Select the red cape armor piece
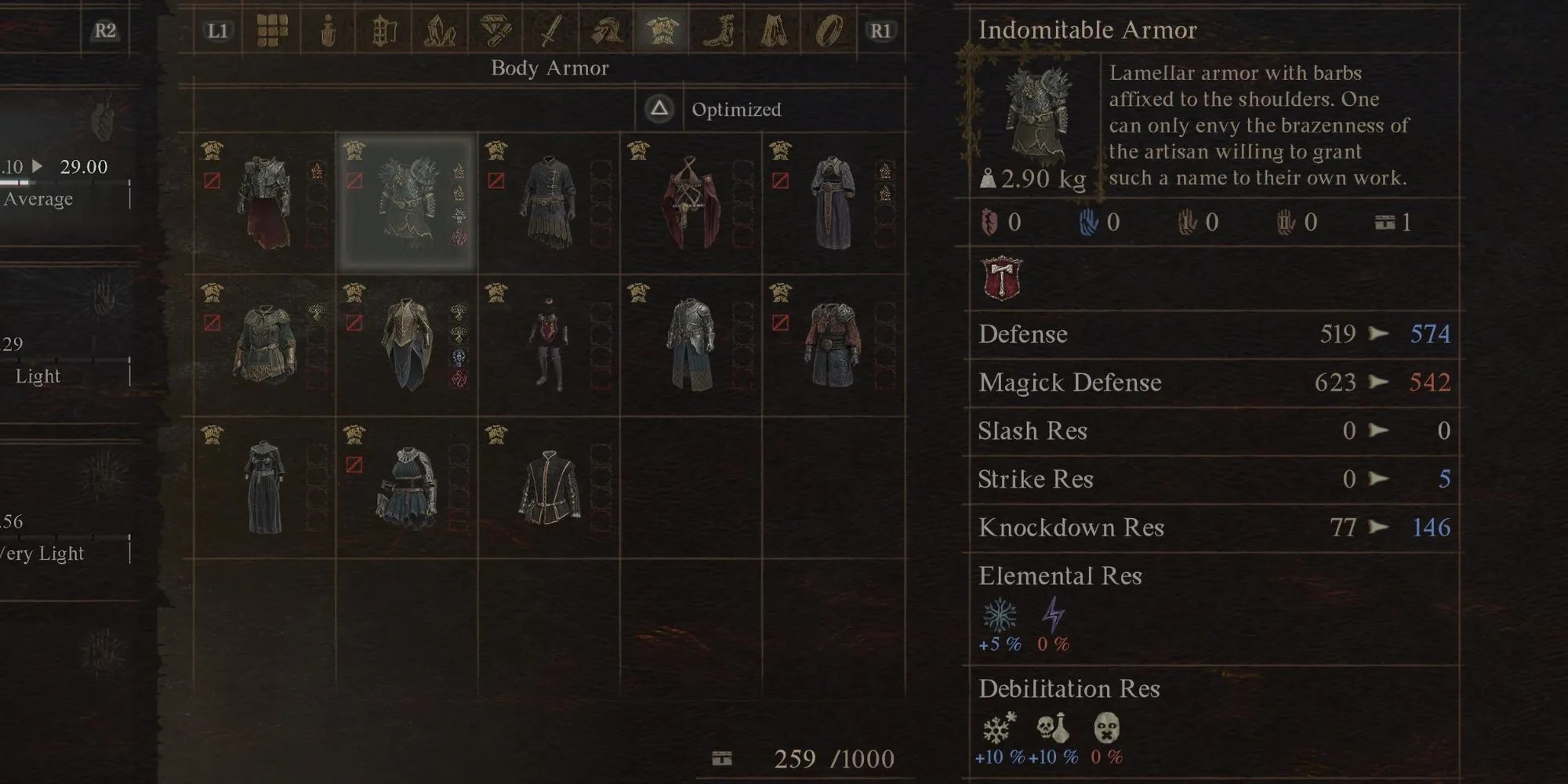Image resolution: width=1568 pixels, height=784 pixels. 690,200
